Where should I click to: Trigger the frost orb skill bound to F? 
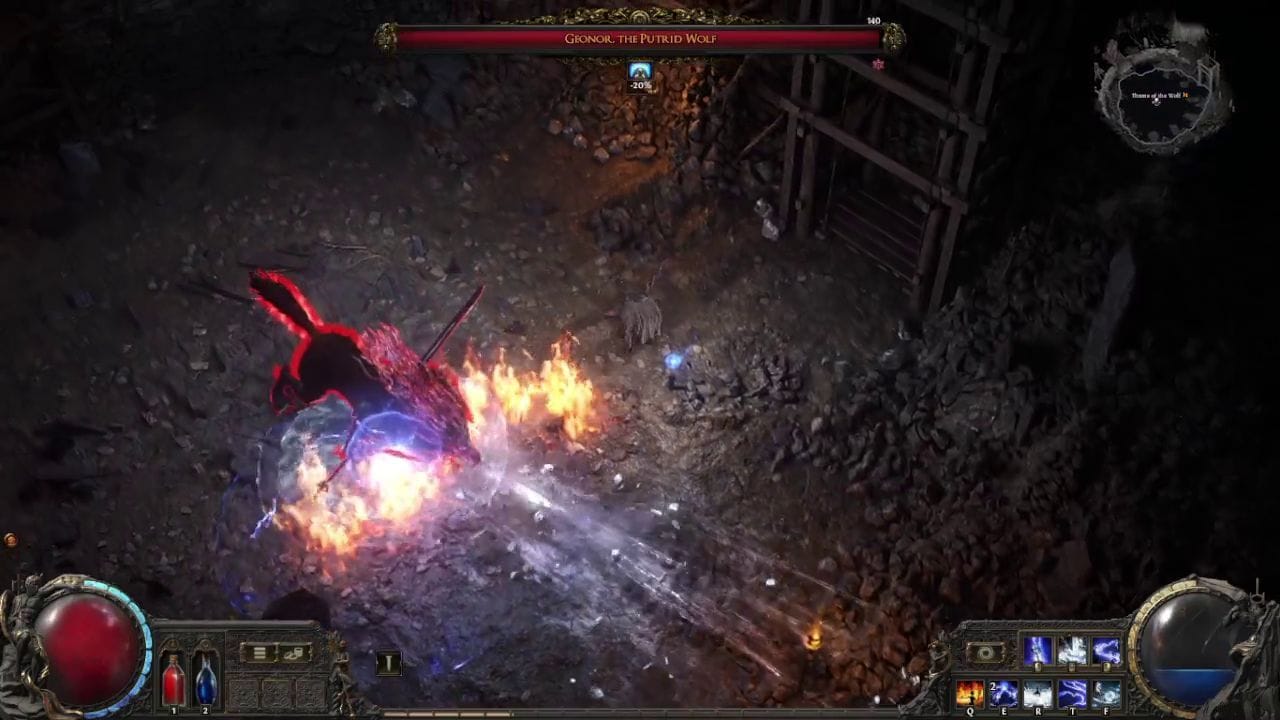click(x=1106, y=694)
